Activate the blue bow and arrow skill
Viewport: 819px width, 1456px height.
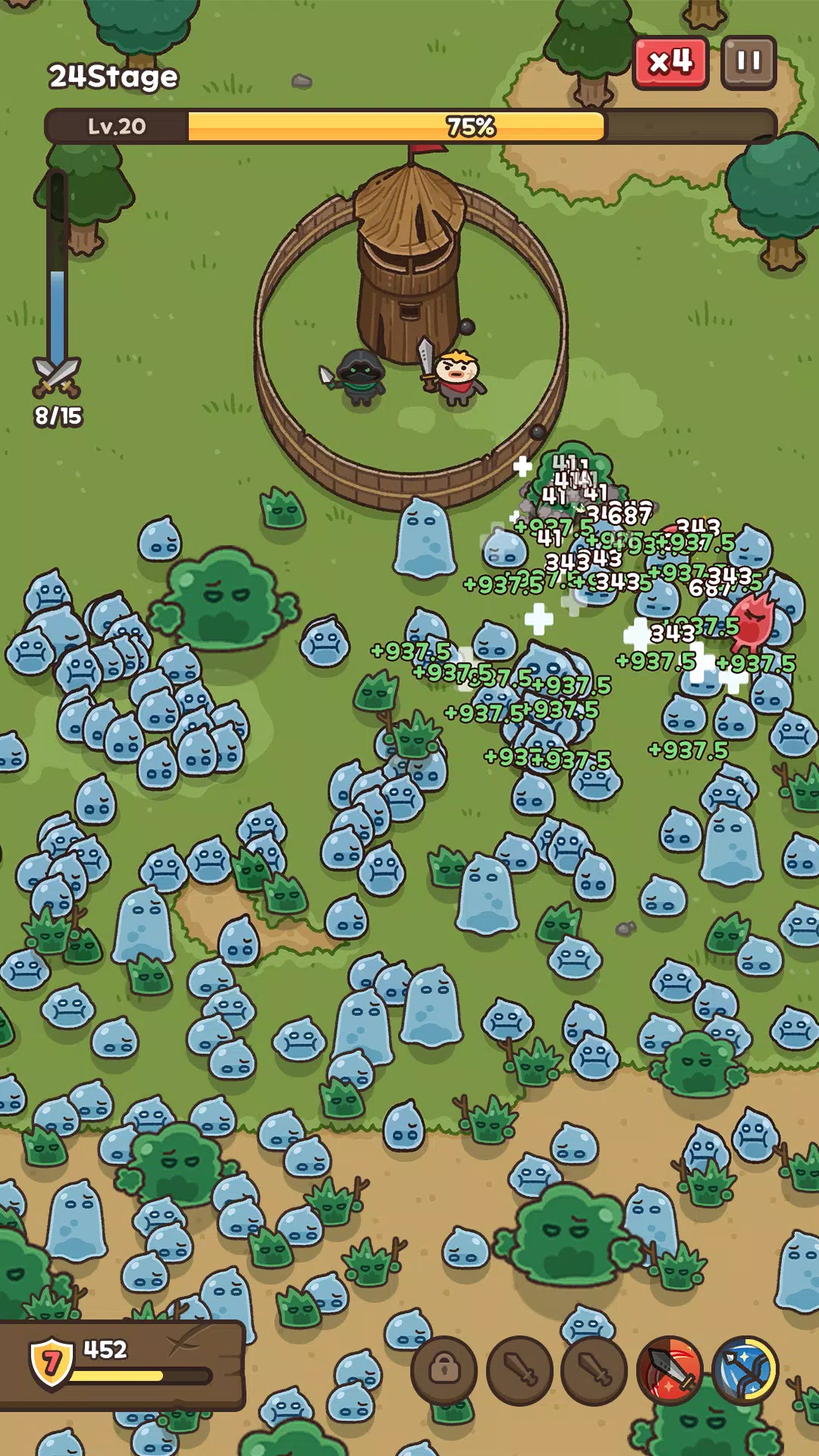point(745,1370)
